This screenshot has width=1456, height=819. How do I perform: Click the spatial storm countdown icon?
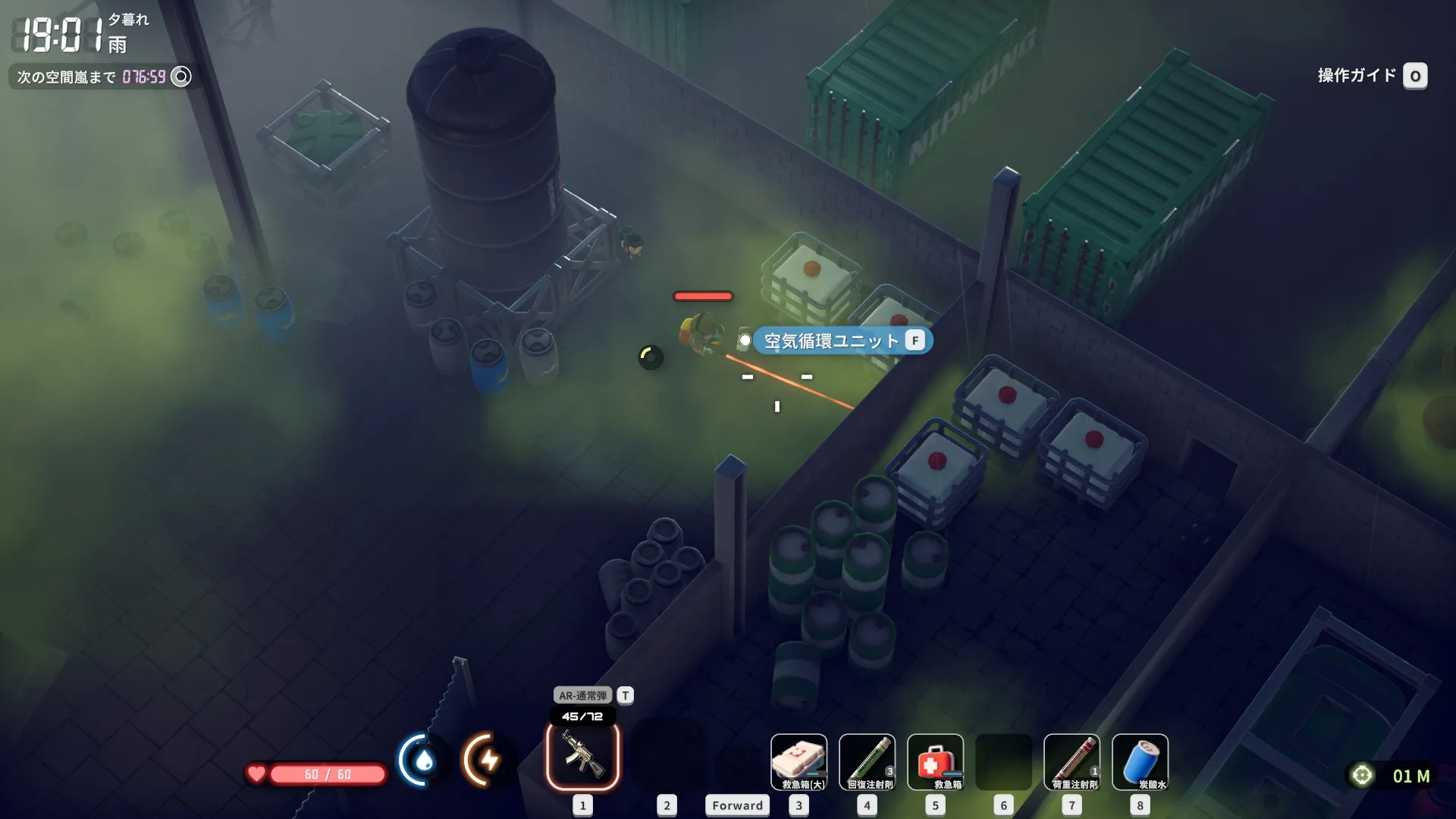[181, 77]
